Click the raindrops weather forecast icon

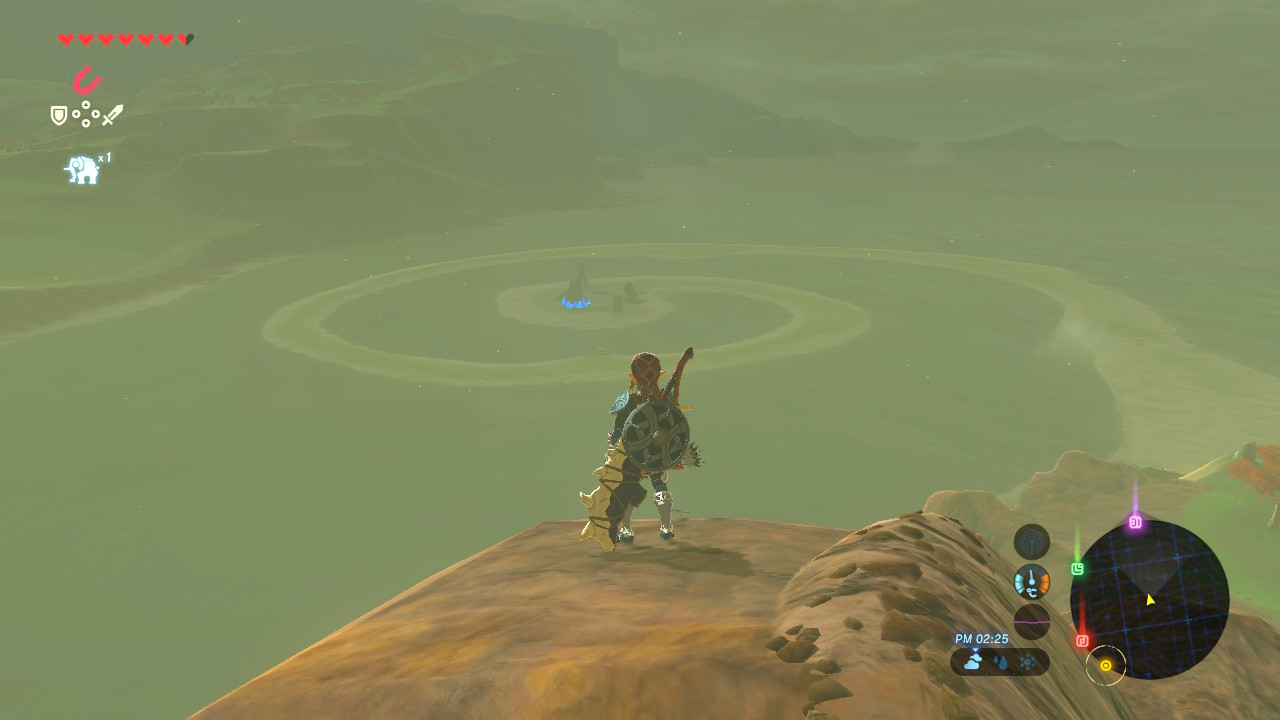(1000, 662)
